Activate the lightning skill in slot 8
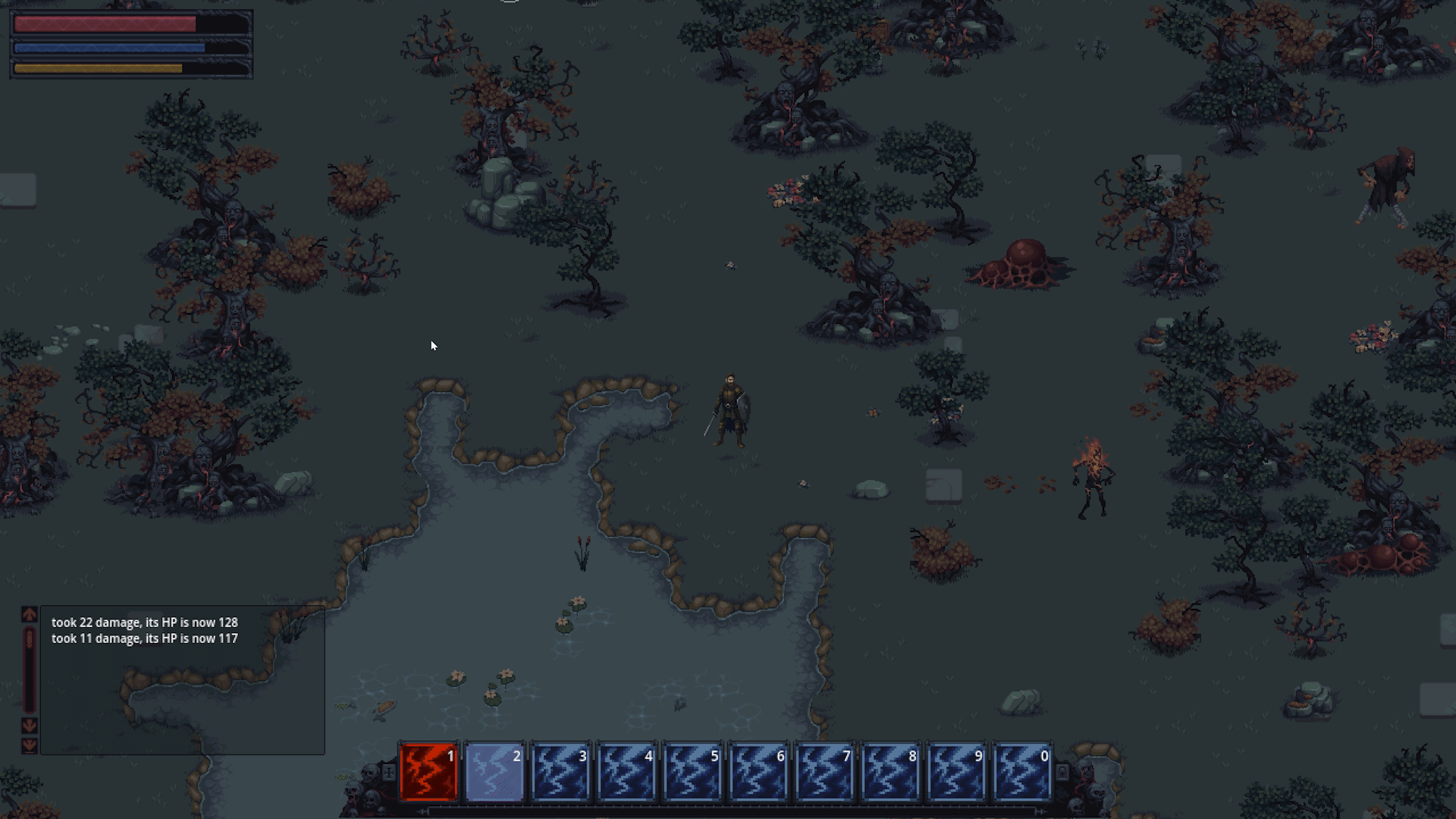This screenshot has height=819, width=1456. pyautogui.click(x=890, y=772)
